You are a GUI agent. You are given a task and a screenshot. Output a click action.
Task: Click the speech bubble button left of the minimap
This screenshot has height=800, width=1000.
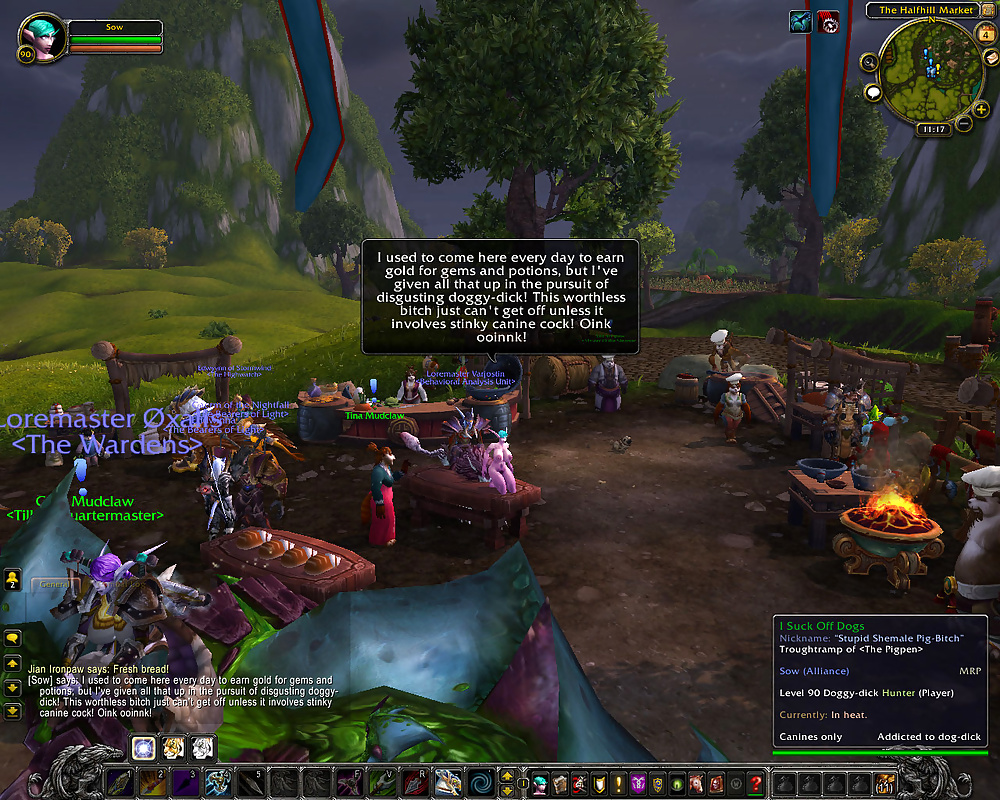coord(873,93)
